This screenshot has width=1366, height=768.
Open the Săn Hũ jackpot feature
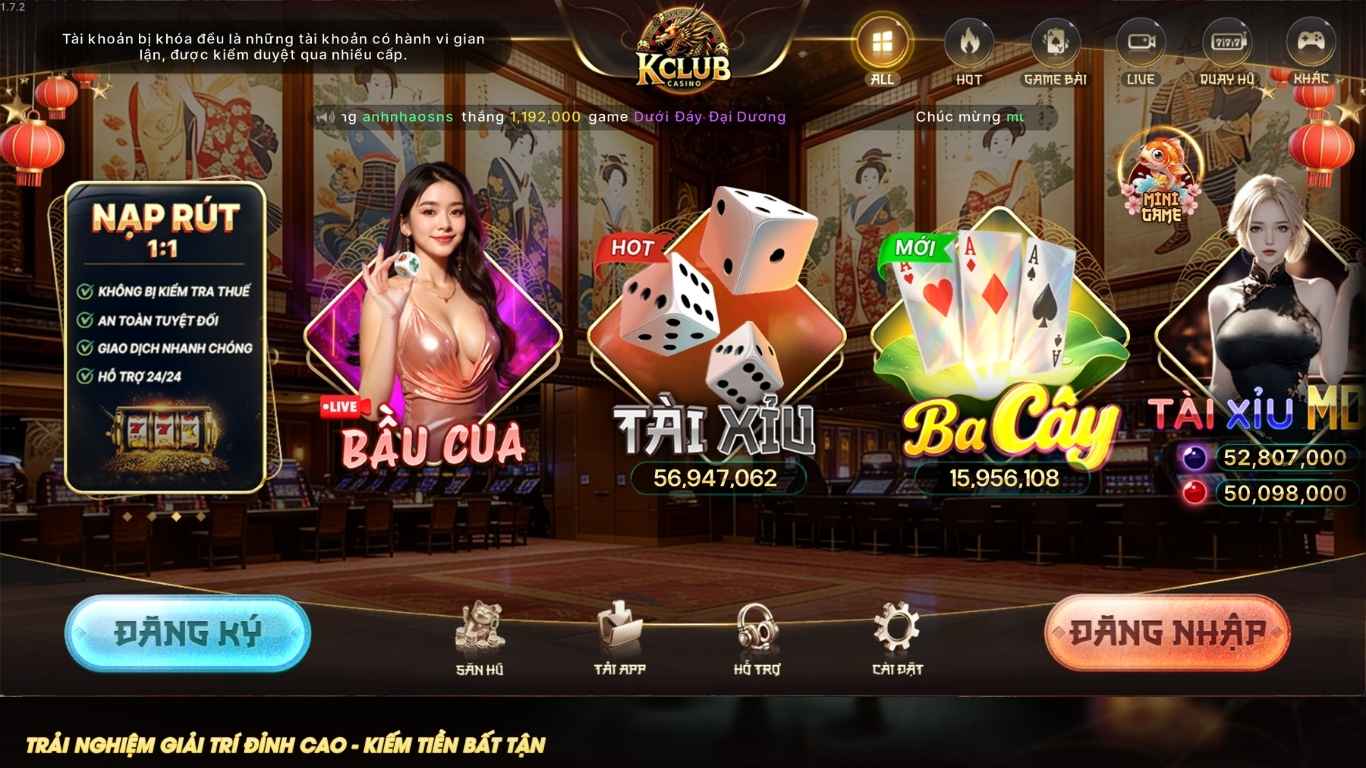pyautogui.click(x=480, y=630)
